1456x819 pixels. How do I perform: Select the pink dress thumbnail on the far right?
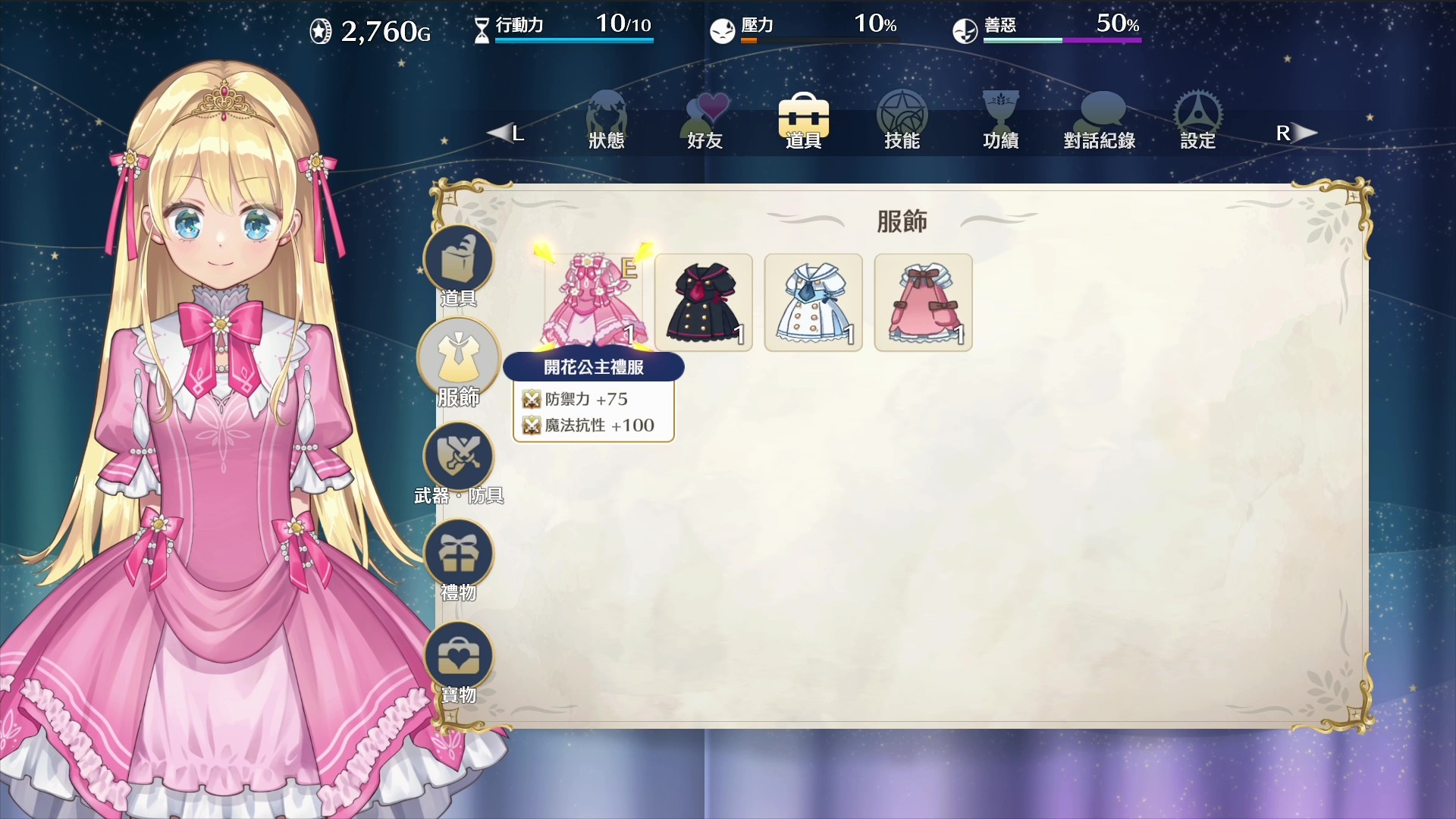(x=923, y=302)
